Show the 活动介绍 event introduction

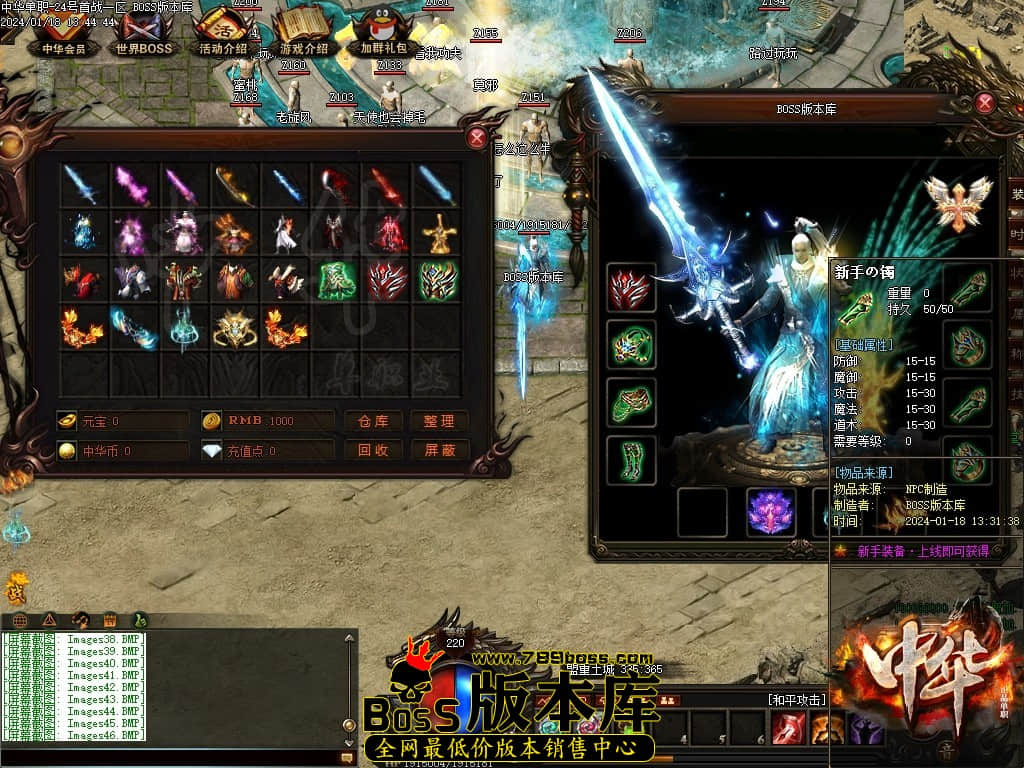tap(223, 33)
